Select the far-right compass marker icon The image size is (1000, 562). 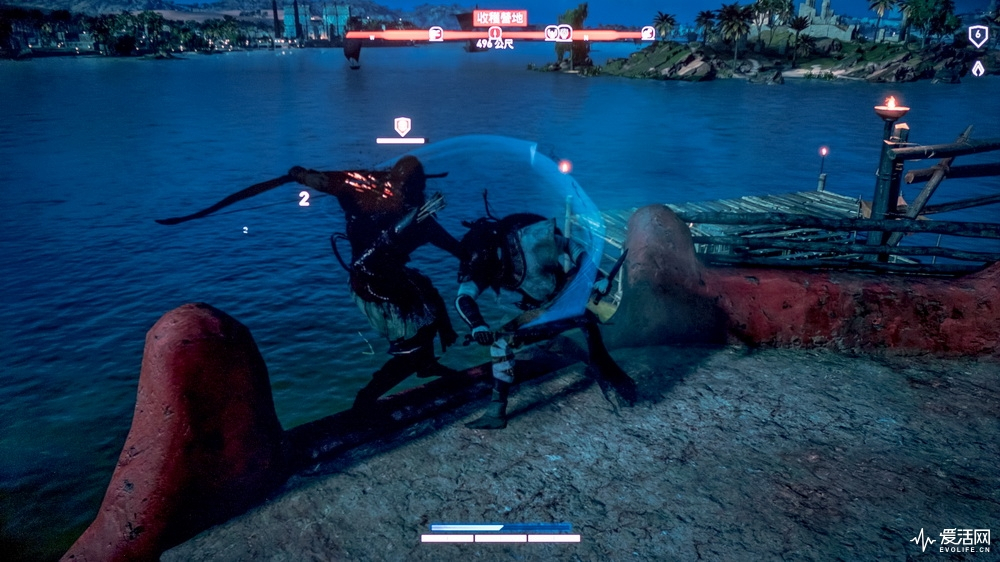[x=648, y=33]
